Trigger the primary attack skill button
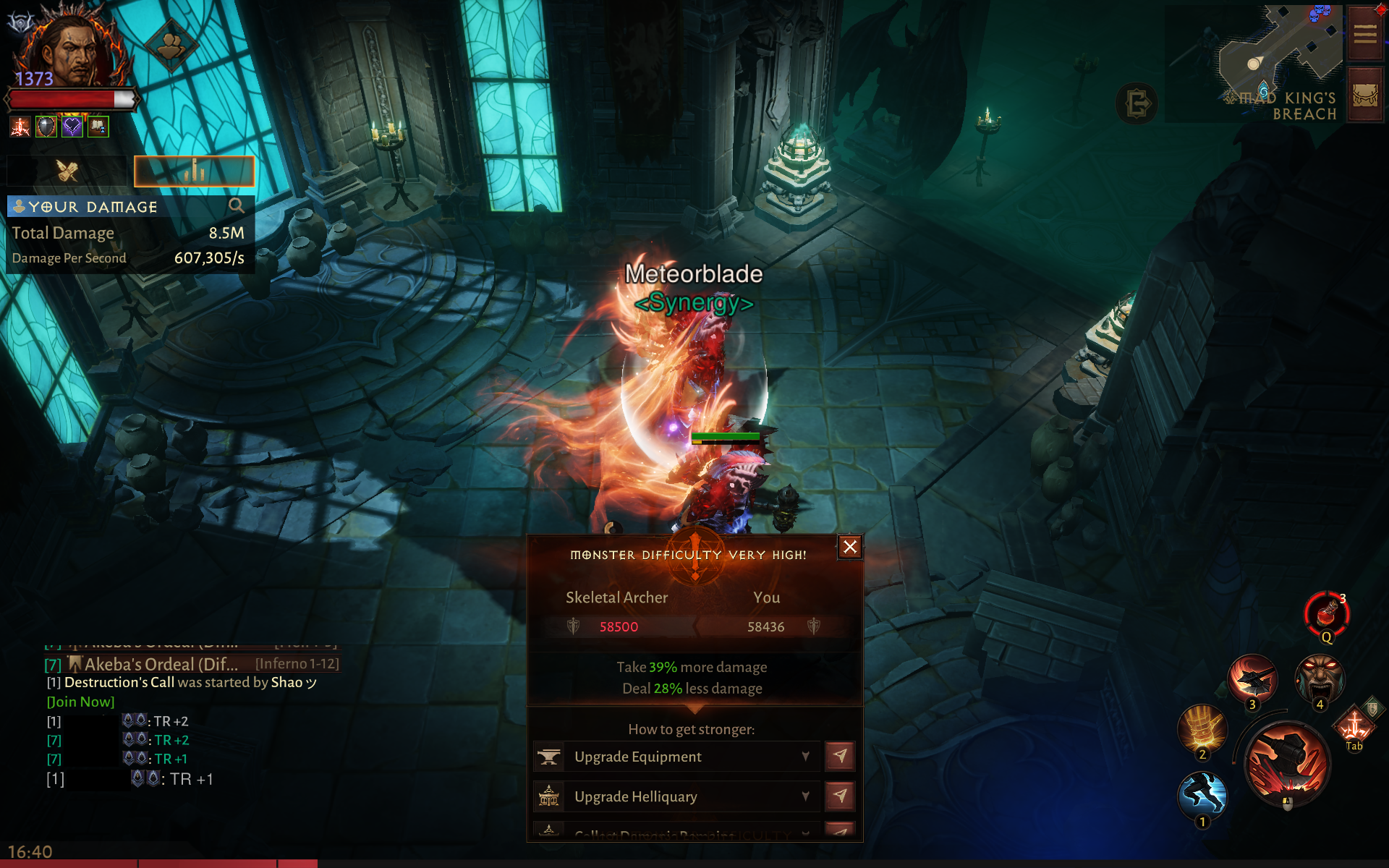 (1287, 764)
